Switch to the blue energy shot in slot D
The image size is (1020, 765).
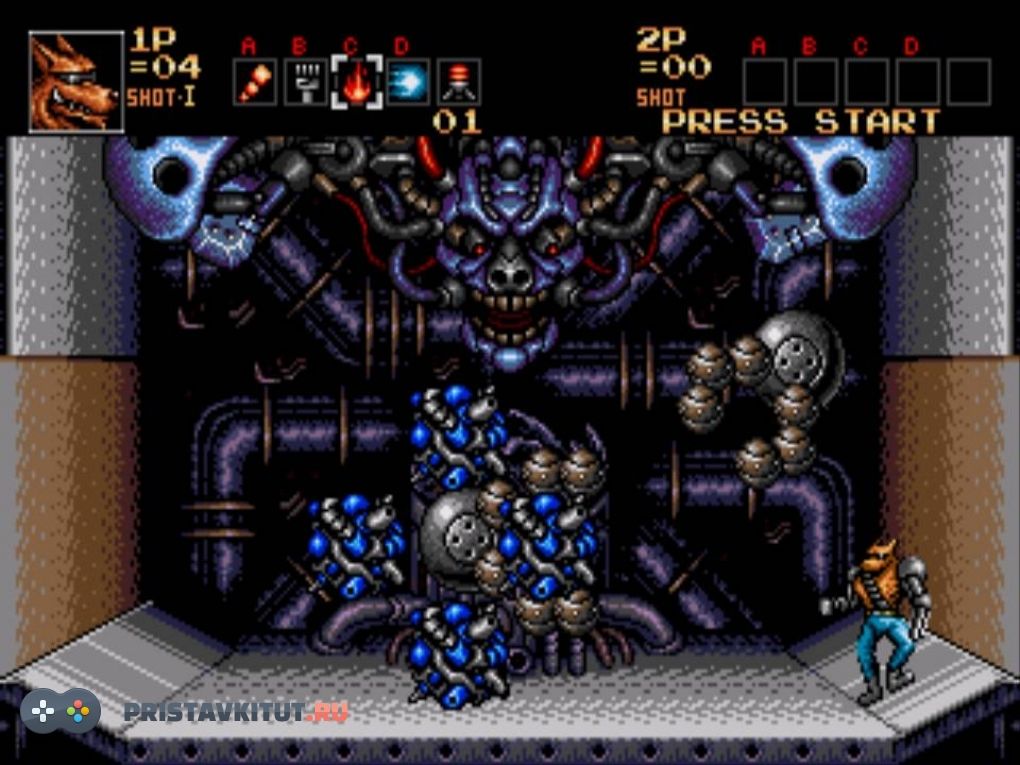[407, 82]
